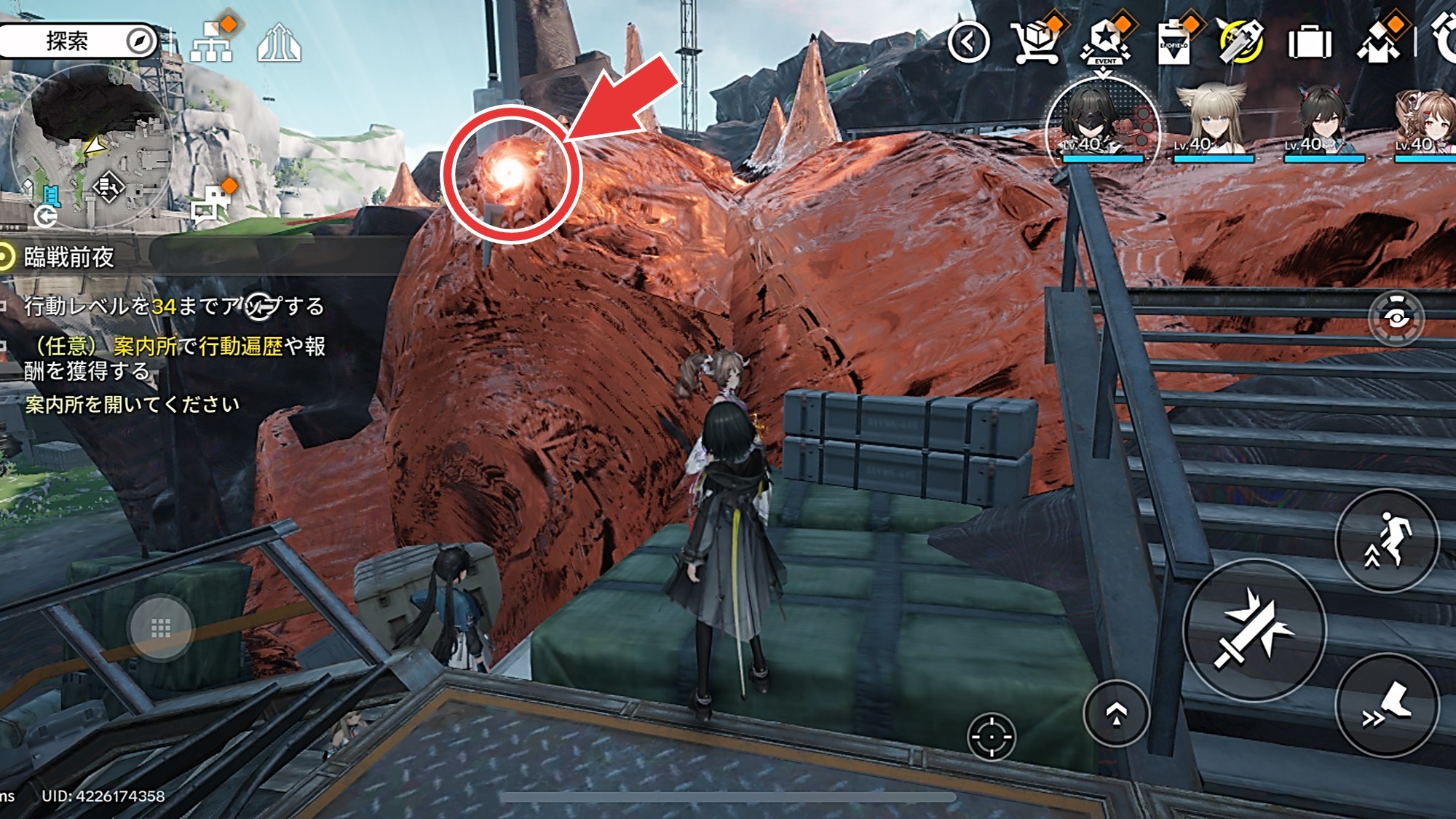This screenshot has height=819, width=1456.
Task: Open the chat speech bubble icon
Action: (210, 205)
